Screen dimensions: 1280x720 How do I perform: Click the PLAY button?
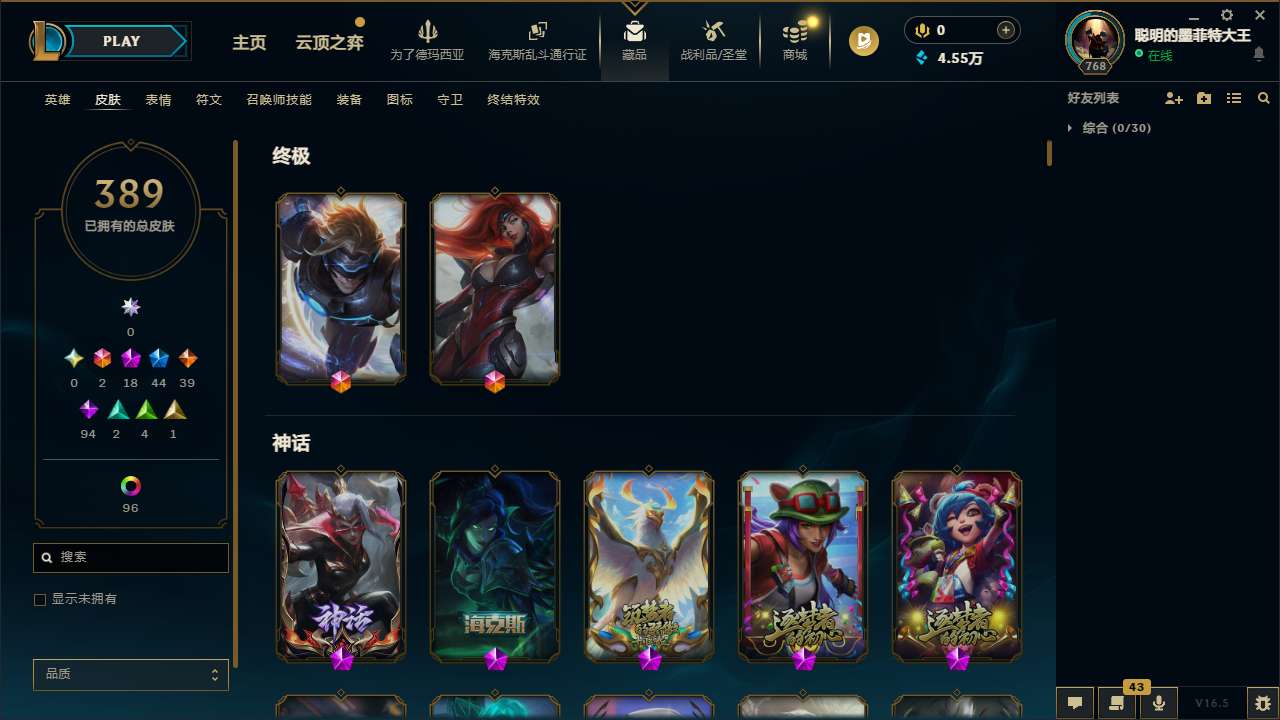pyautogui.click(x=121, y=41)
